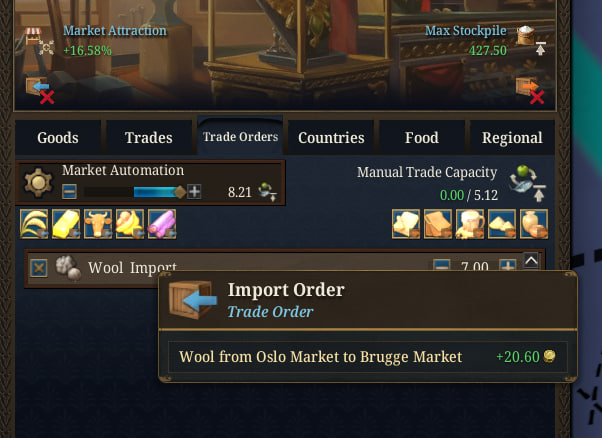Collapse the Wool Import row with the arrow button
This screenshot has height=438, width=602.
532,261
